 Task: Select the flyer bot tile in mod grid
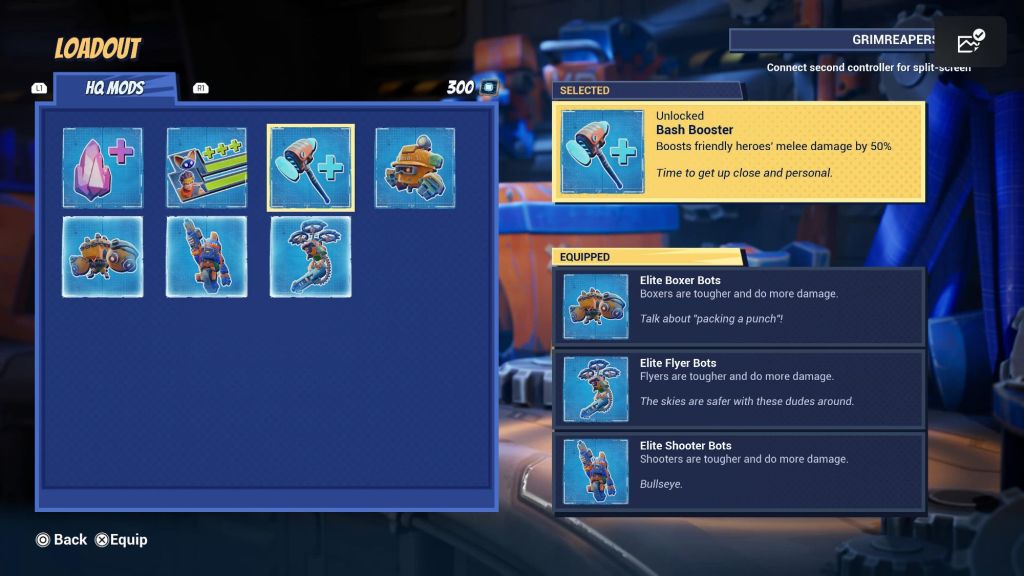(310, 257)
